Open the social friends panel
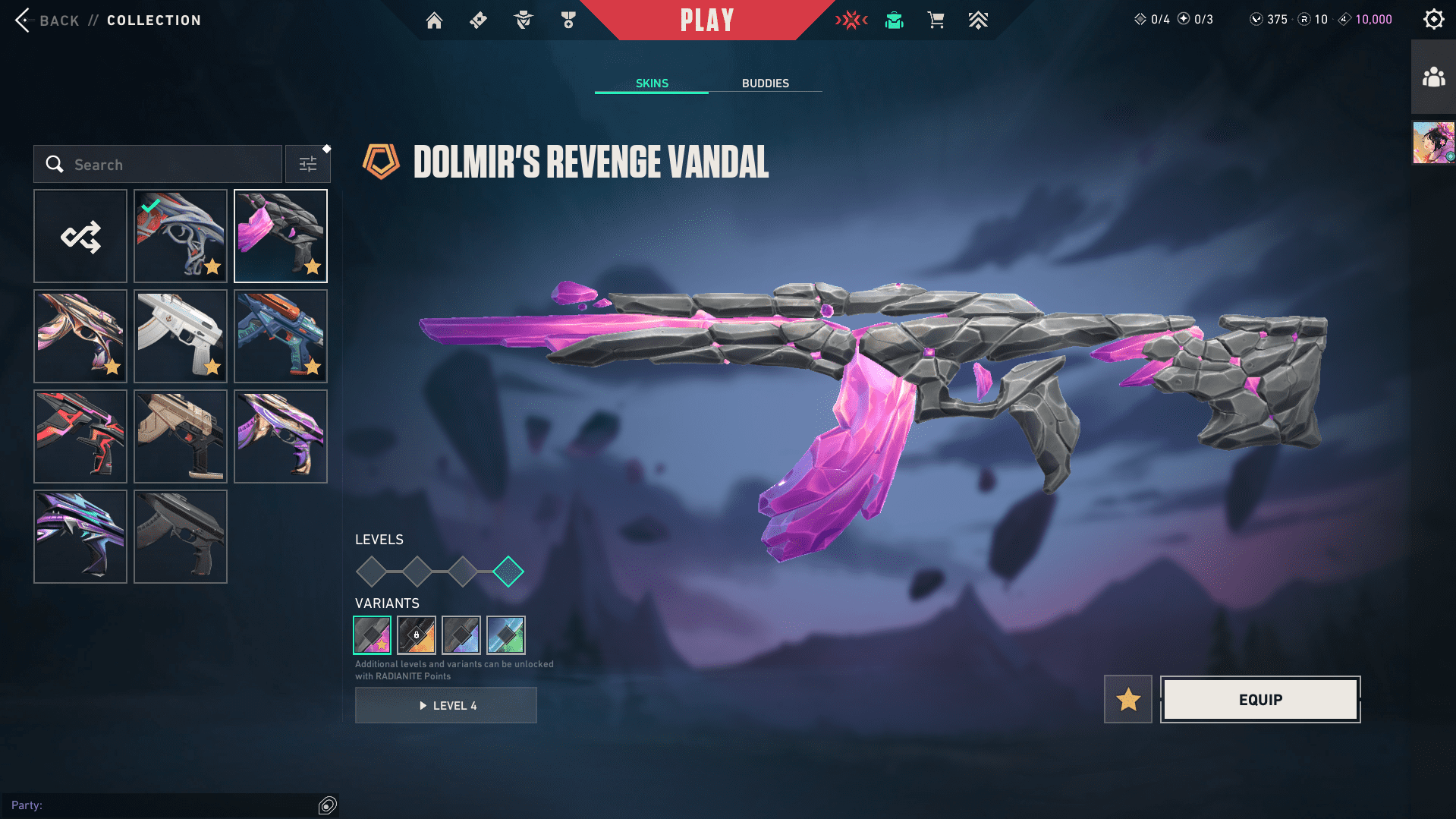The image size is (1456, 819). pyautogui.click(x=1433, y=77)
